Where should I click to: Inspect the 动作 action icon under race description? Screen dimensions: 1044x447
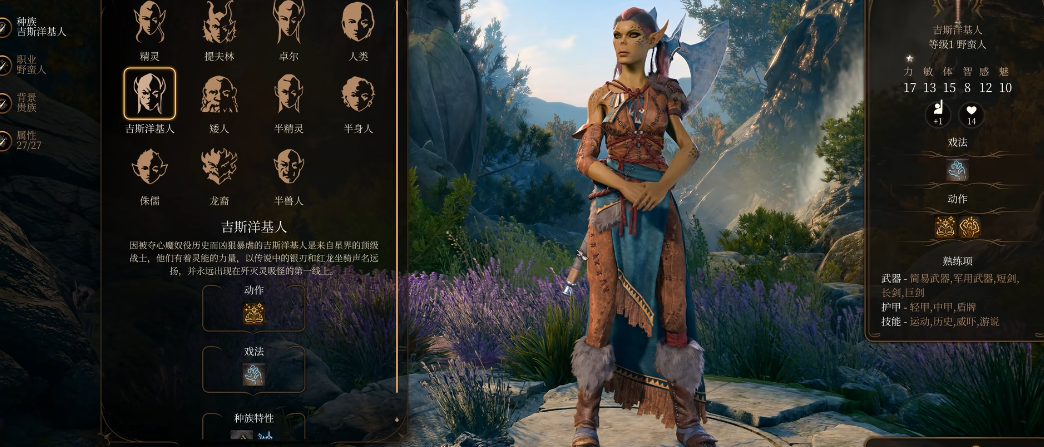253,314
